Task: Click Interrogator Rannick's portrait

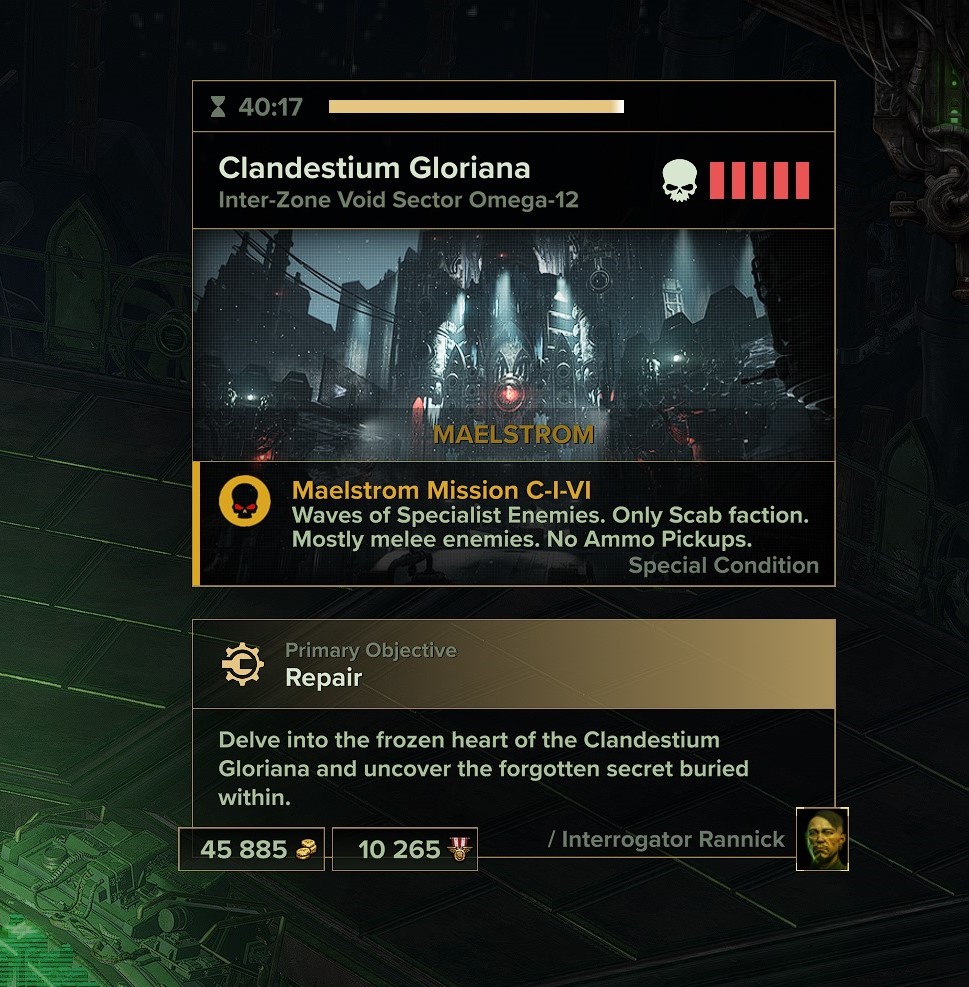Action: coord(822,839)
